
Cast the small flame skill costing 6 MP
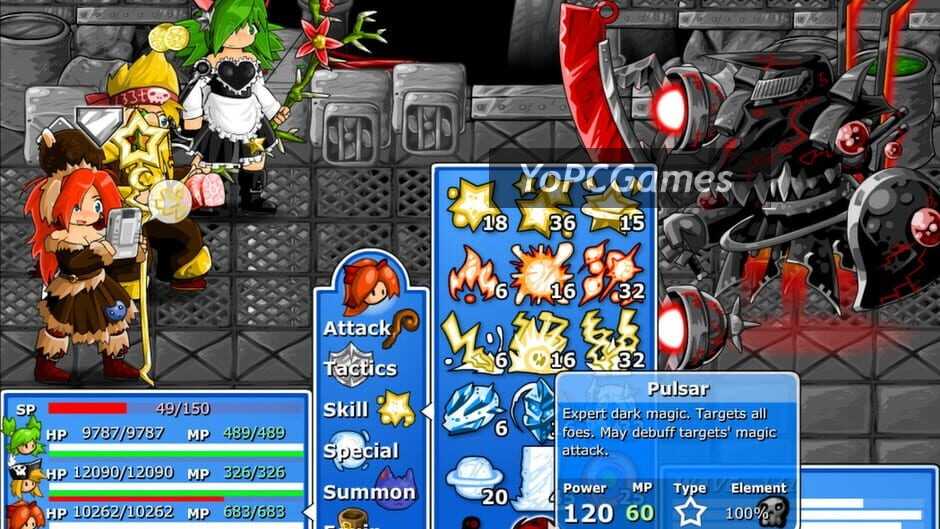click(475, 274)
